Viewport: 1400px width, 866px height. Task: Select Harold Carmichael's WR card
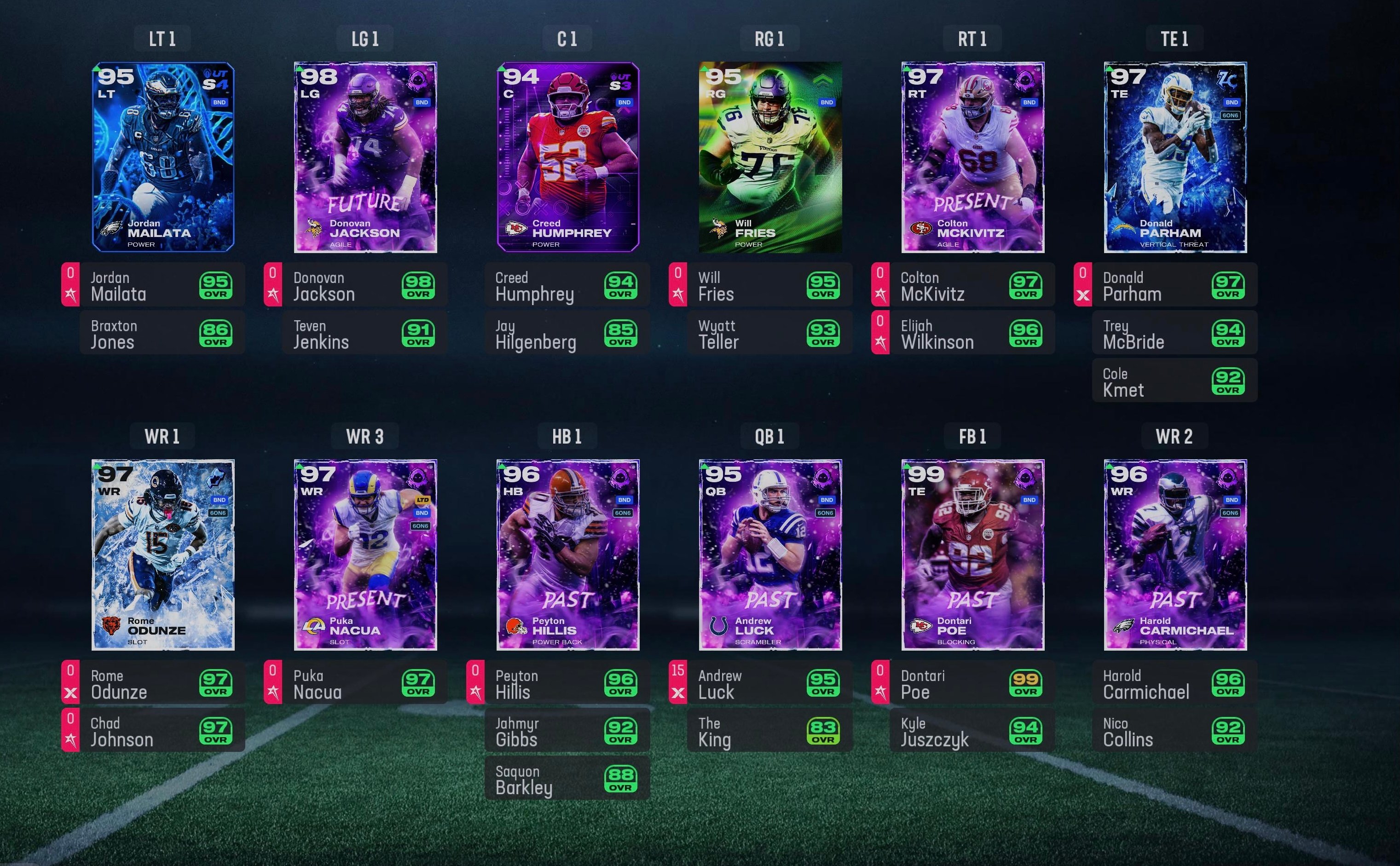(x=1175, y=554)
